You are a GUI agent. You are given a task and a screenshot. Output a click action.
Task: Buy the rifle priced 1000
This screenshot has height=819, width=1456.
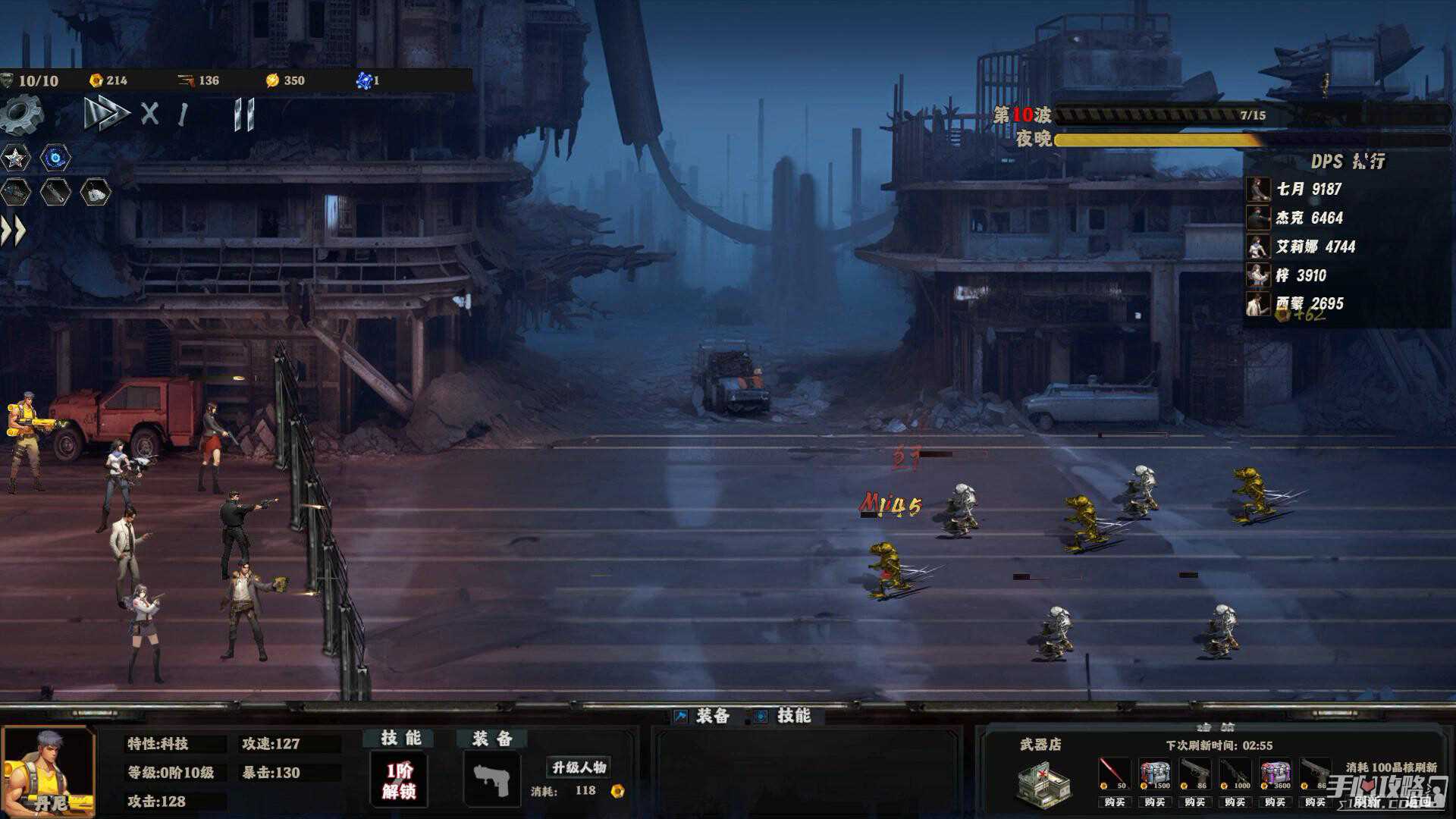point(1235,802)
